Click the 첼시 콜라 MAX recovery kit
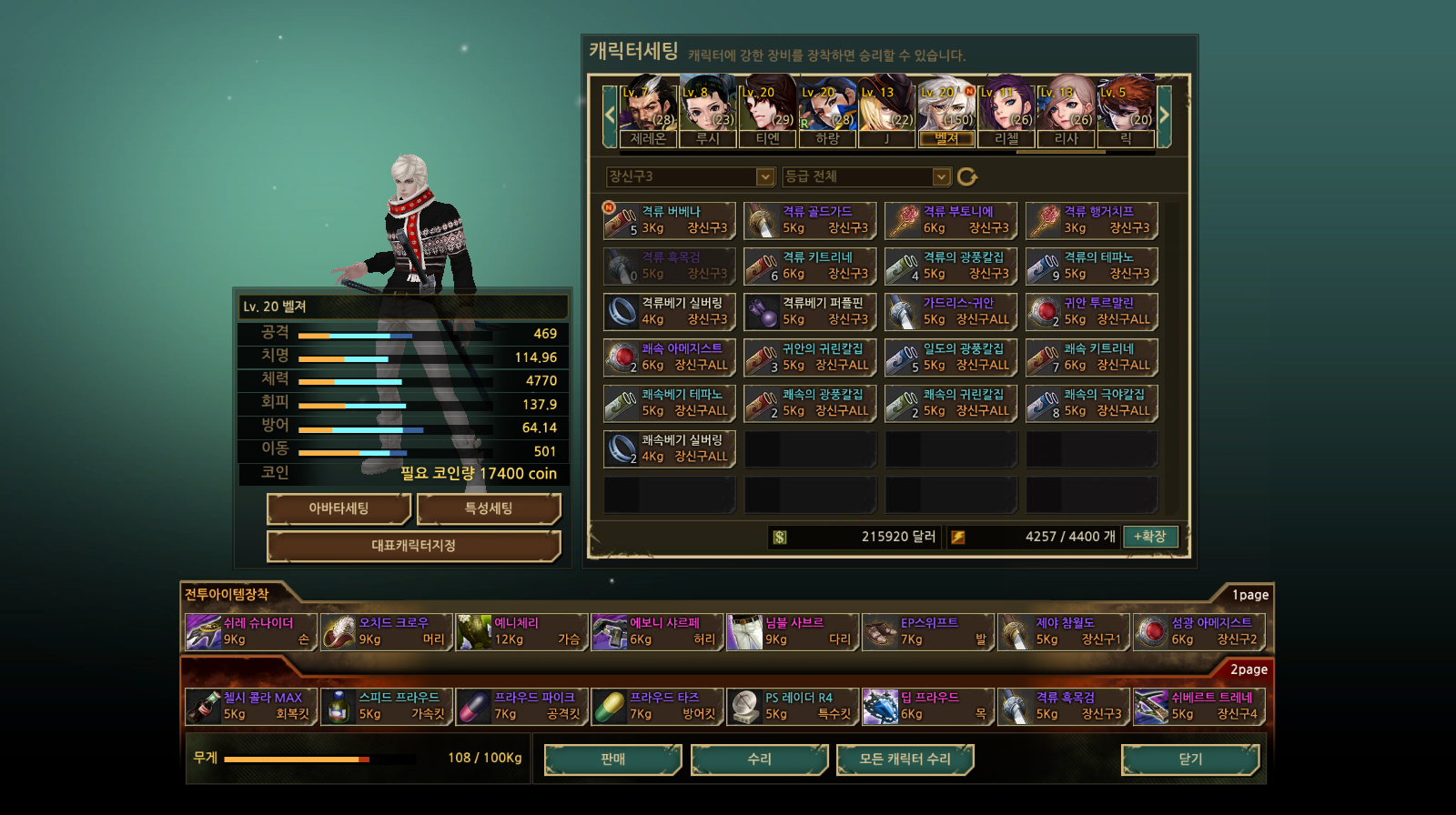The width and height of the screenshot is (1456, 815). click(250, 706)
